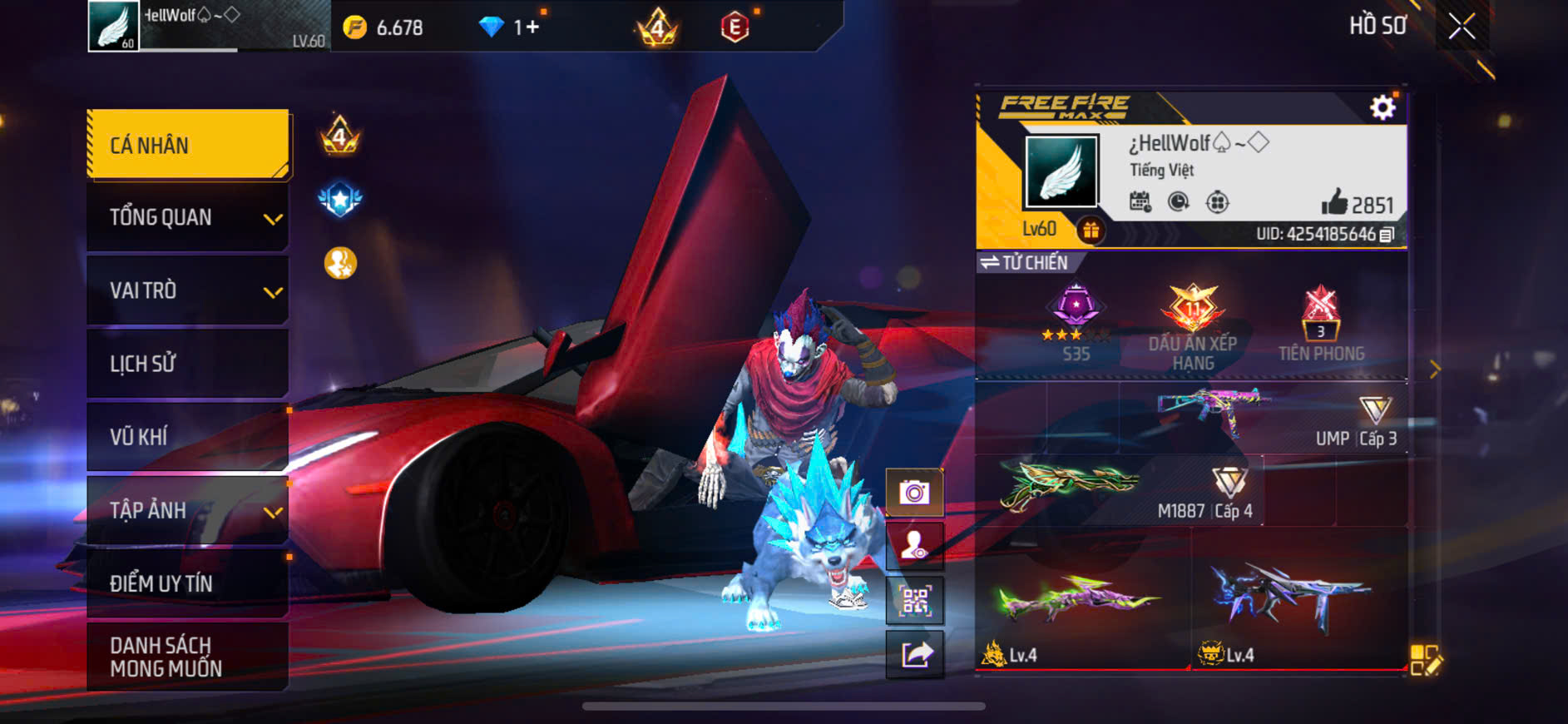Select the Cá Nhân tab
Viewport: 1568px width, 724px height.
(x=188, y=145)
